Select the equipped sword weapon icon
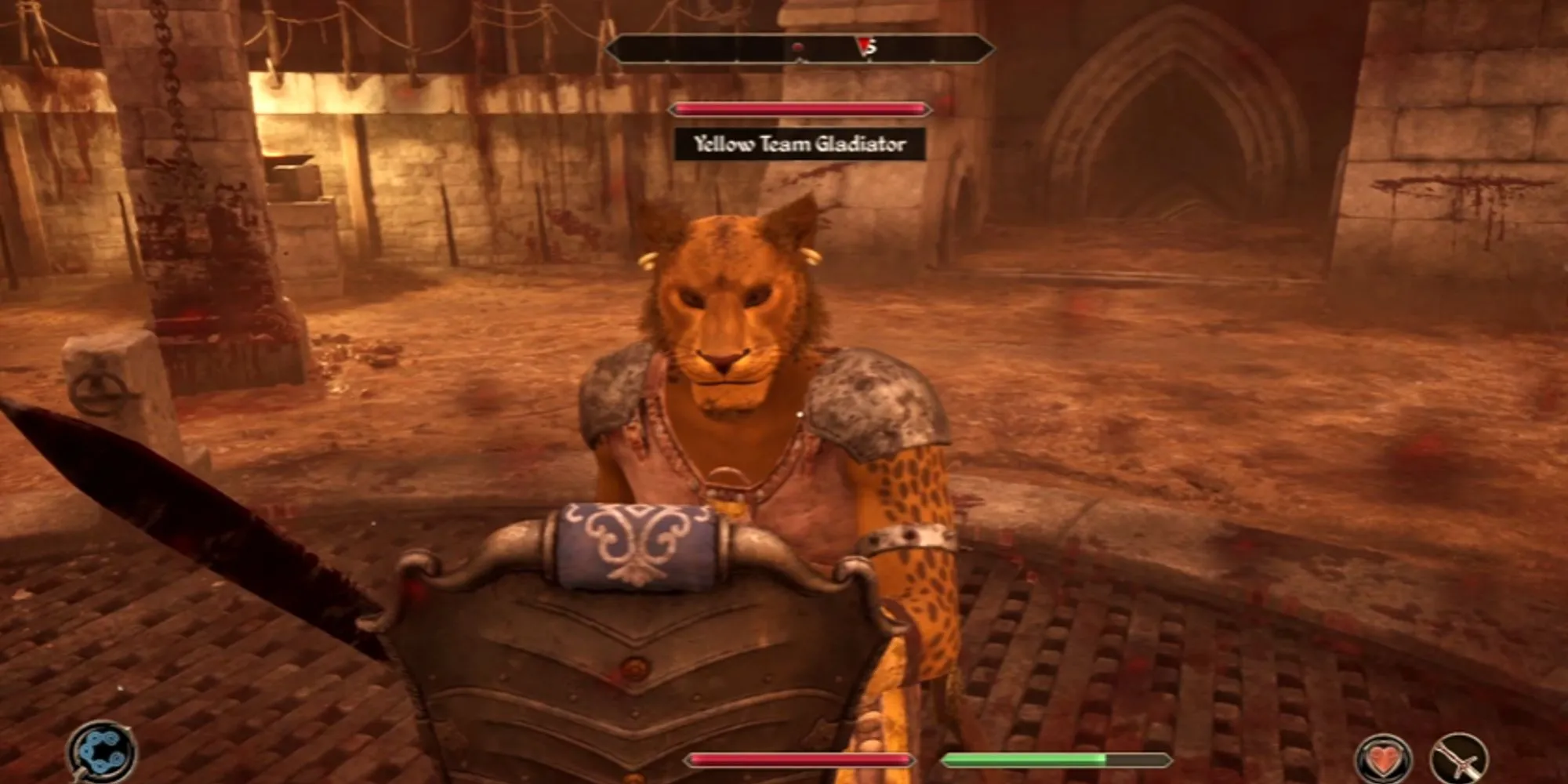1568x784 pixels. [x=1458, y=758]
